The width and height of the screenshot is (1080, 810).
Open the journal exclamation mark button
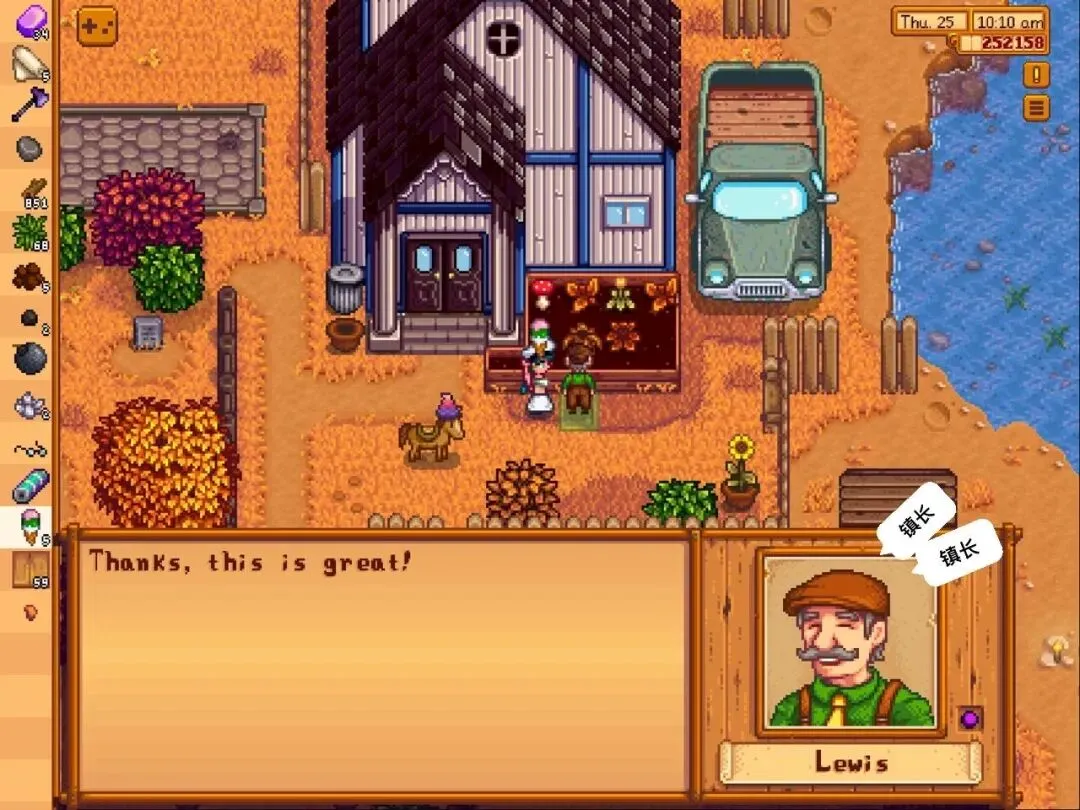pyautogui.click(x=1036, y=75)
